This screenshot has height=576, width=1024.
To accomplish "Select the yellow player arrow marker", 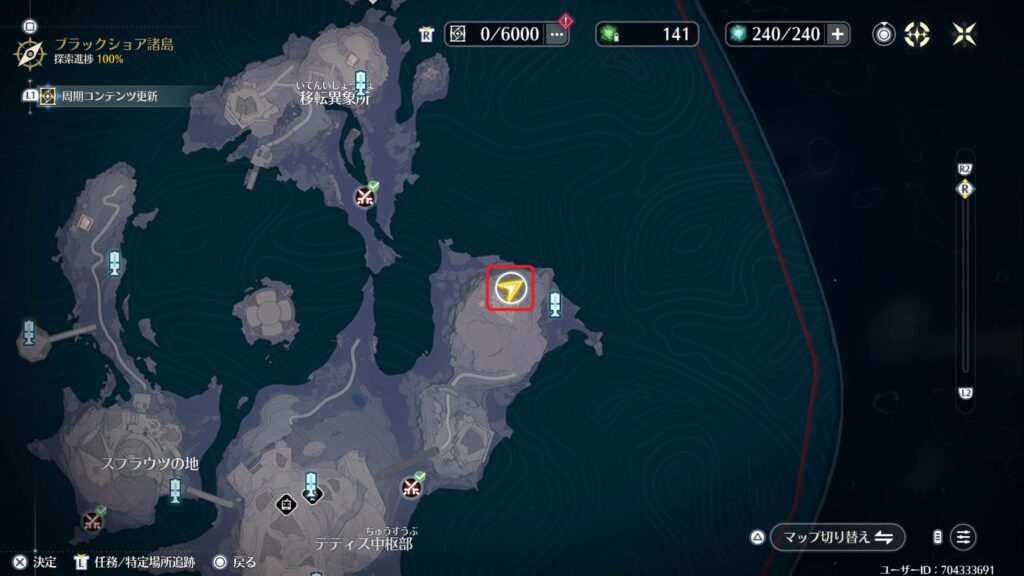I will [x=510, y=289].
